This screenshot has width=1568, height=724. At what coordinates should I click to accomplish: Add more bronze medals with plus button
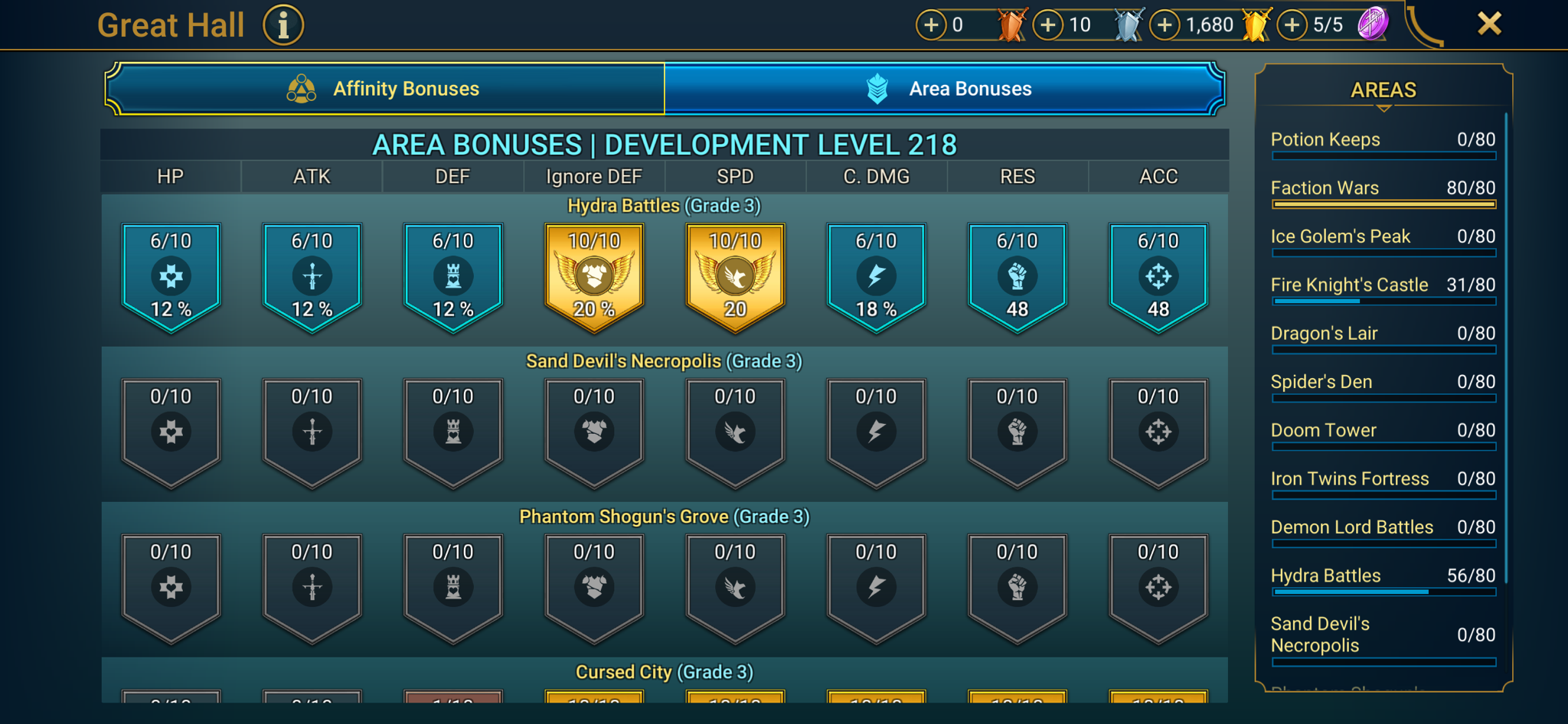(x=931, y=24)
